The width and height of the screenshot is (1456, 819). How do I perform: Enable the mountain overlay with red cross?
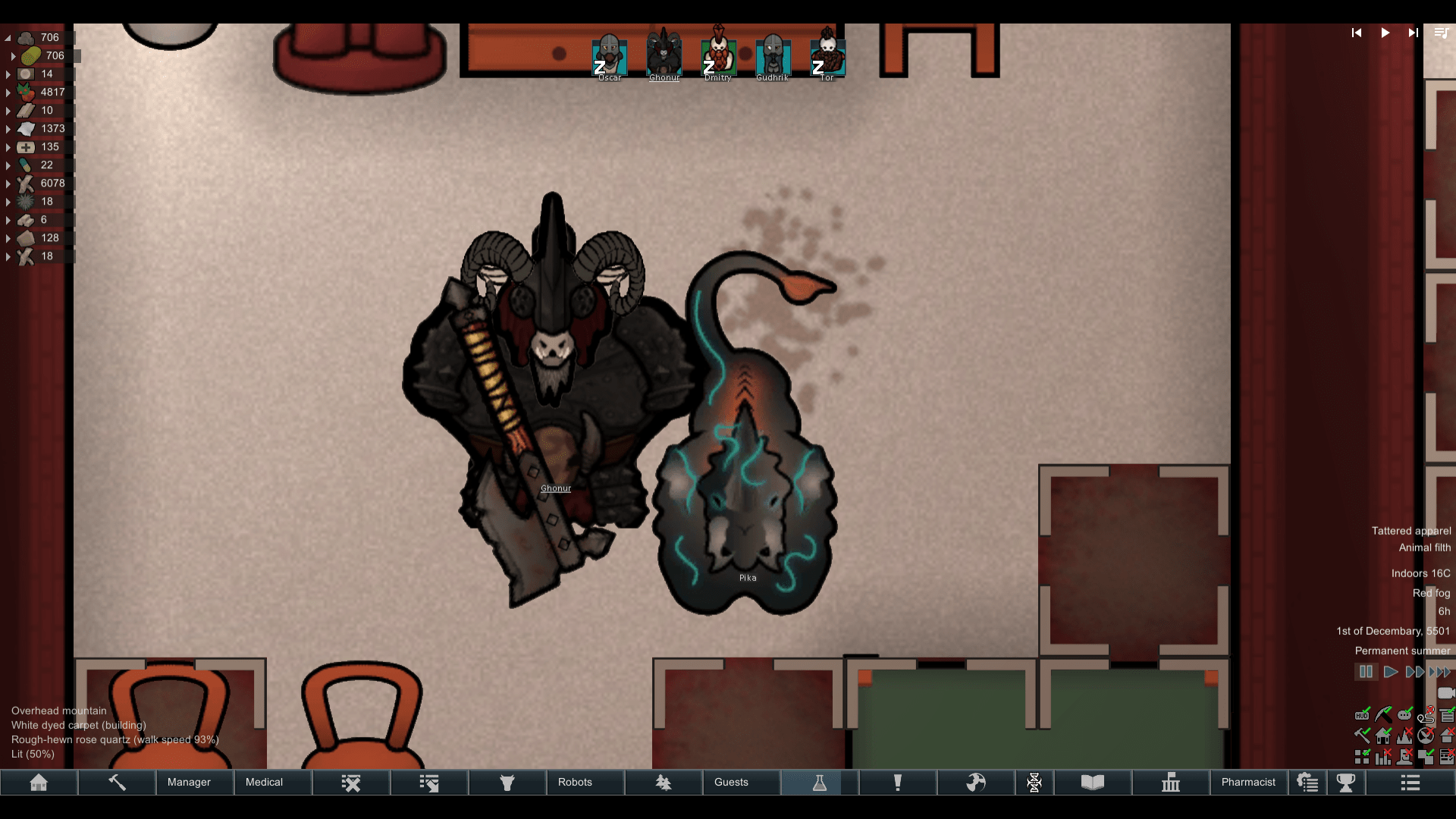tap(1404, 736)
